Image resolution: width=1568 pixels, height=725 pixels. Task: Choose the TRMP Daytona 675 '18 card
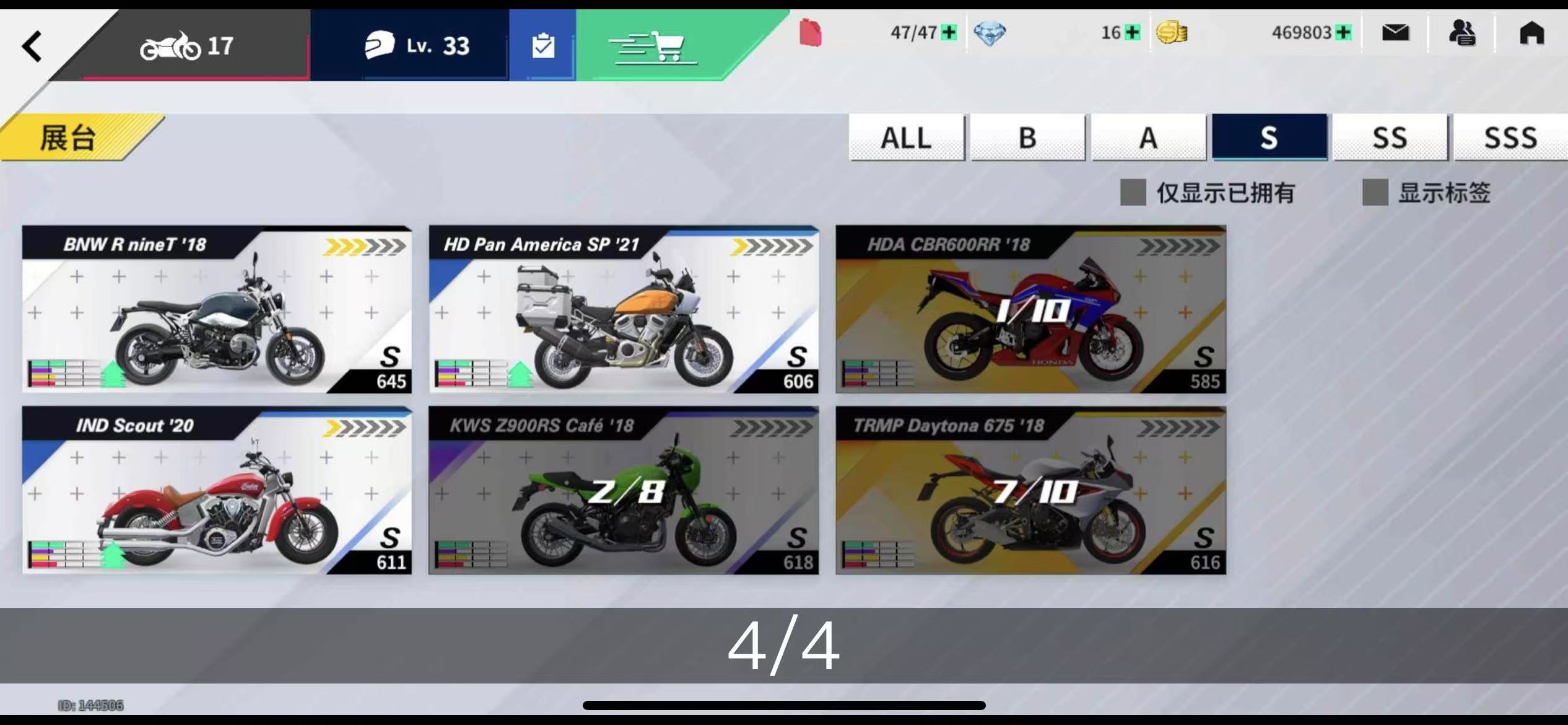1030,491
